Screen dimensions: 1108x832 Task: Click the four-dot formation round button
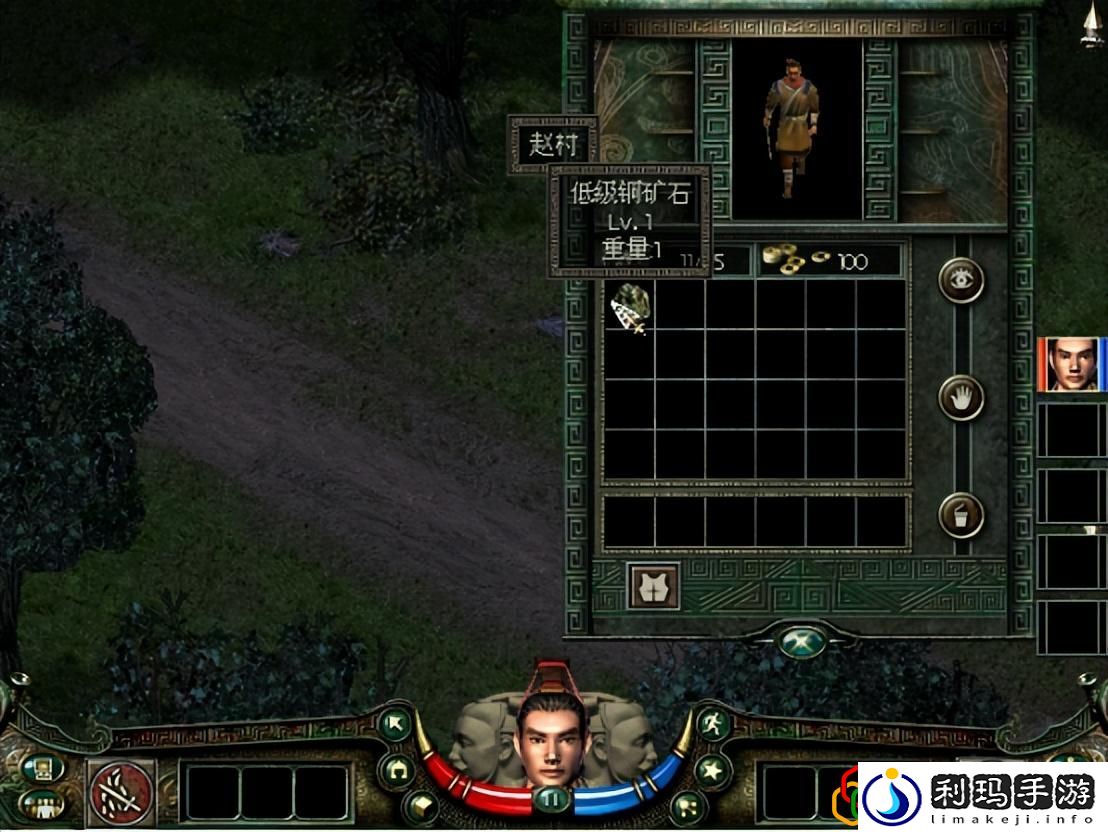point(688,806)
